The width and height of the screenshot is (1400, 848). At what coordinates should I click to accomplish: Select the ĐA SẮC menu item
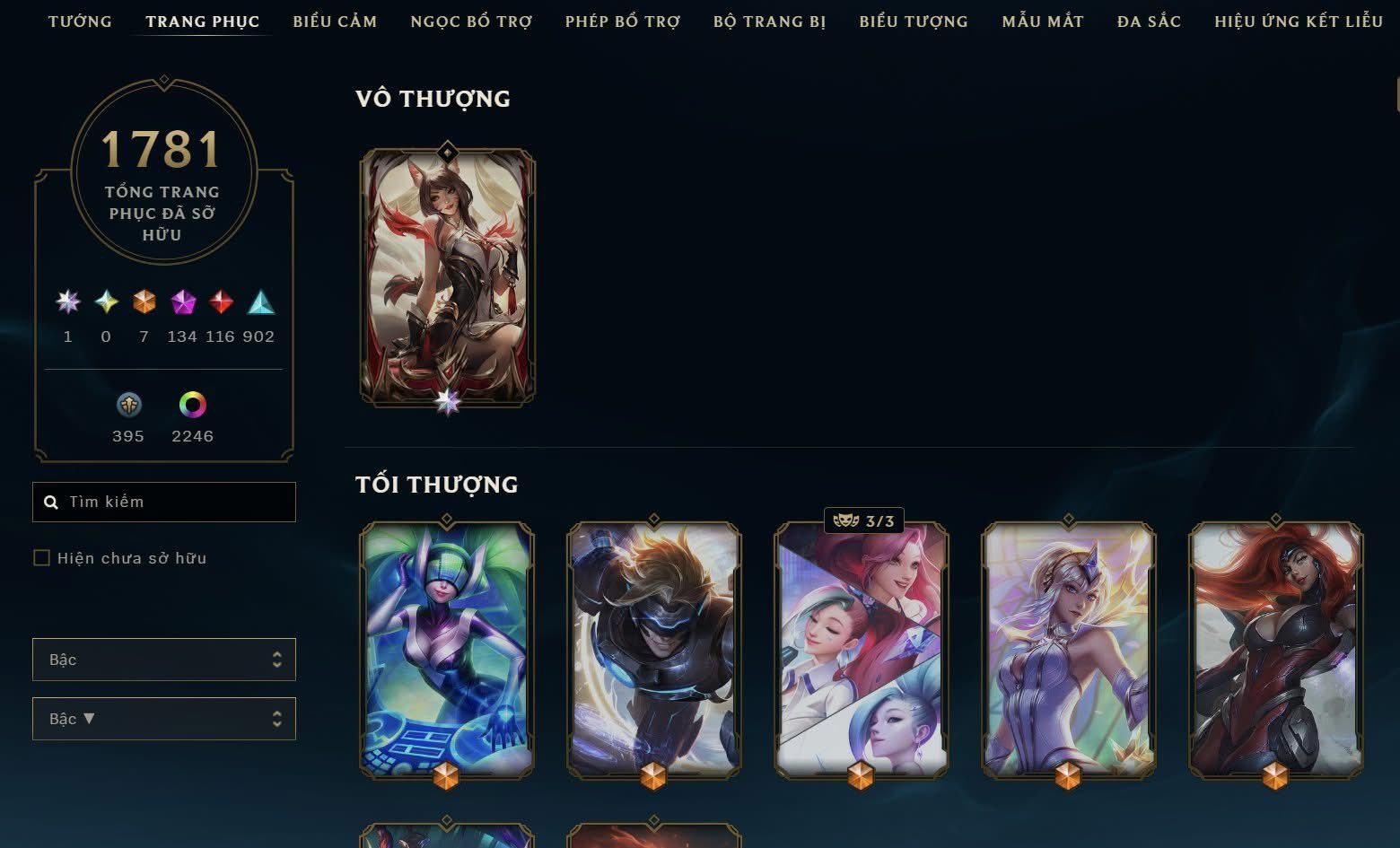1148,22
